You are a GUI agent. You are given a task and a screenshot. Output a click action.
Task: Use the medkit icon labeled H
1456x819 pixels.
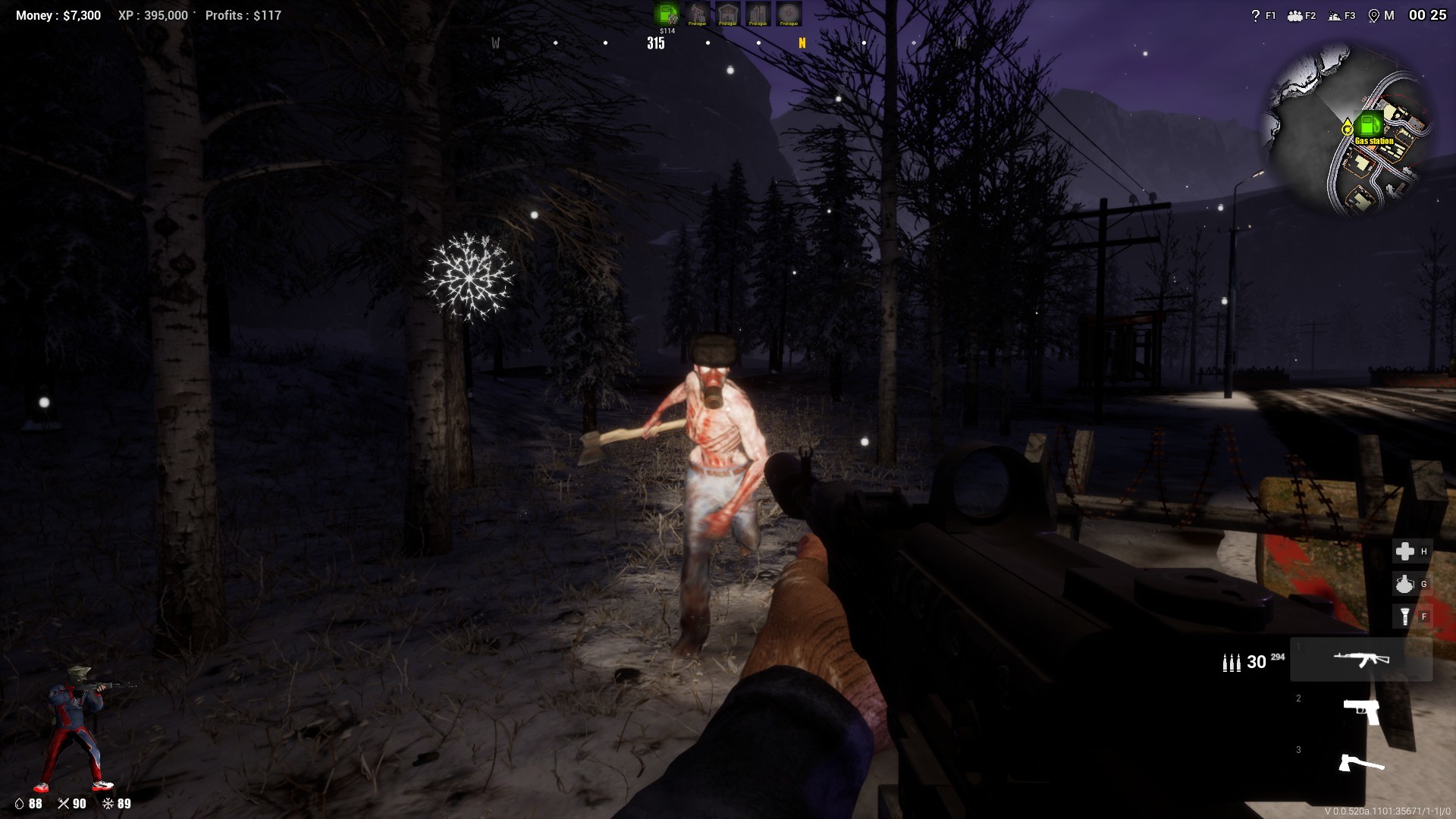(x=1404, y=552)
